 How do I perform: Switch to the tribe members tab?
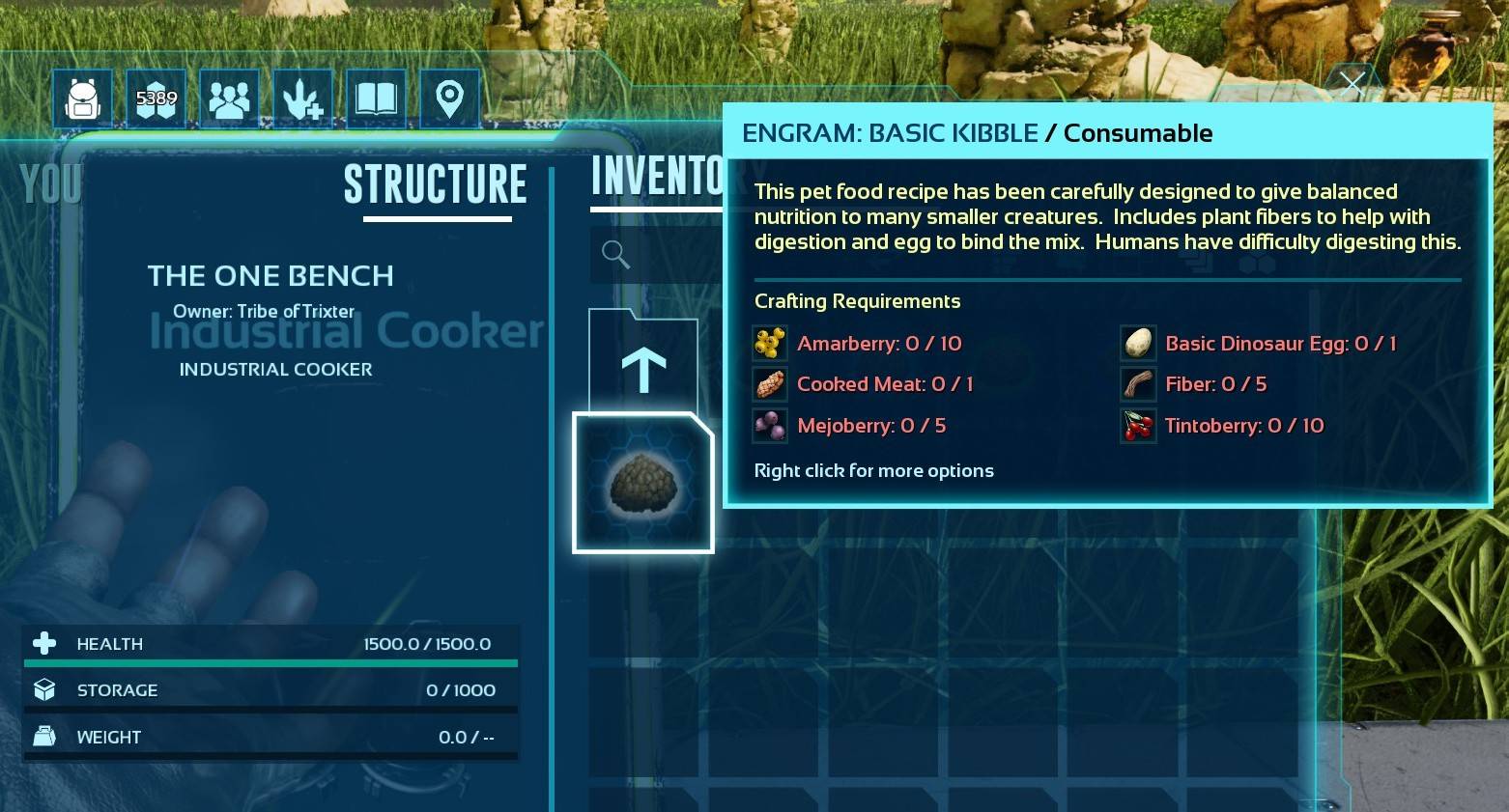click(x=229, y=98)
